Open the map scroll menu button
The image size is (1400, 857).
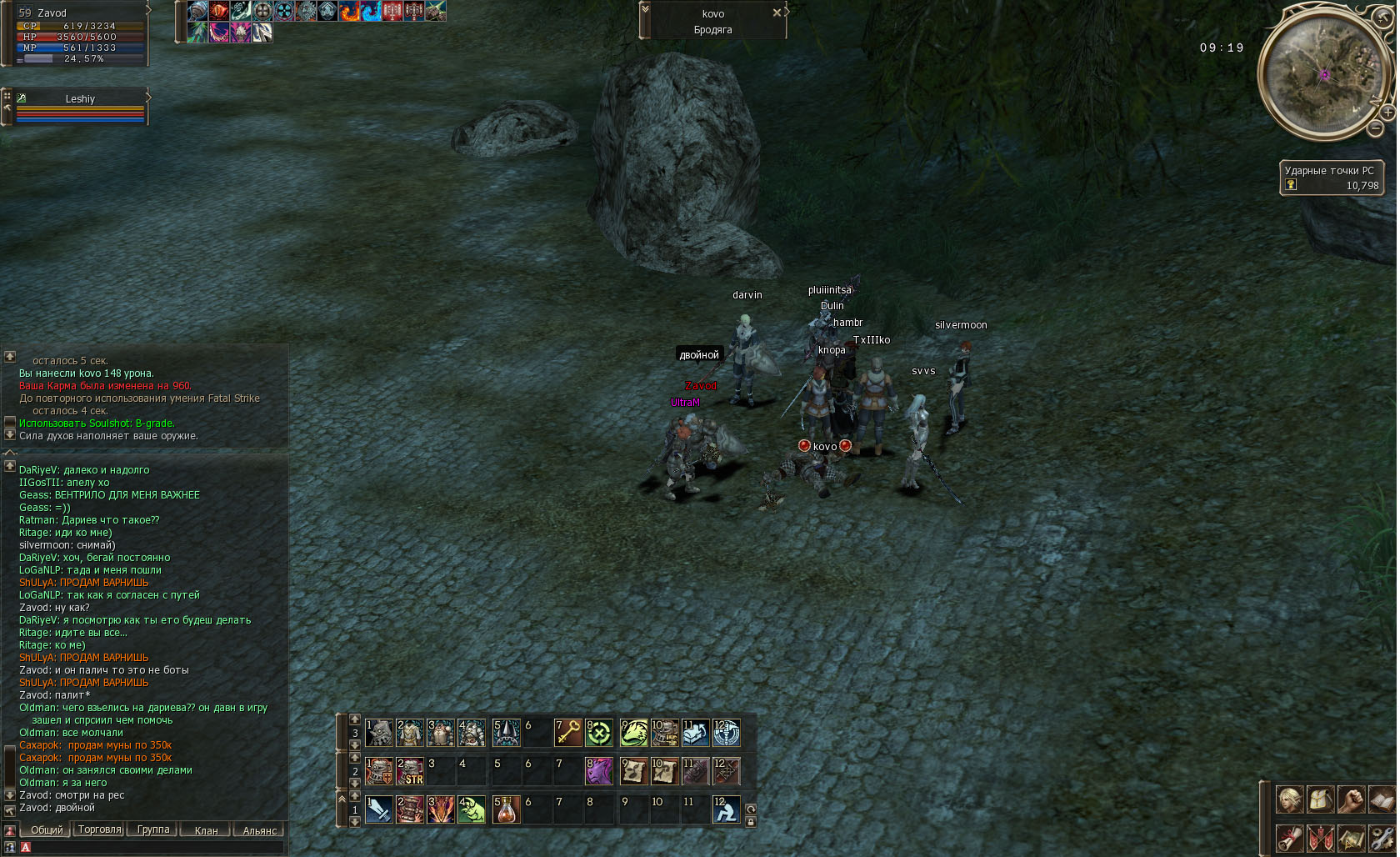[x=1351, y=838]
